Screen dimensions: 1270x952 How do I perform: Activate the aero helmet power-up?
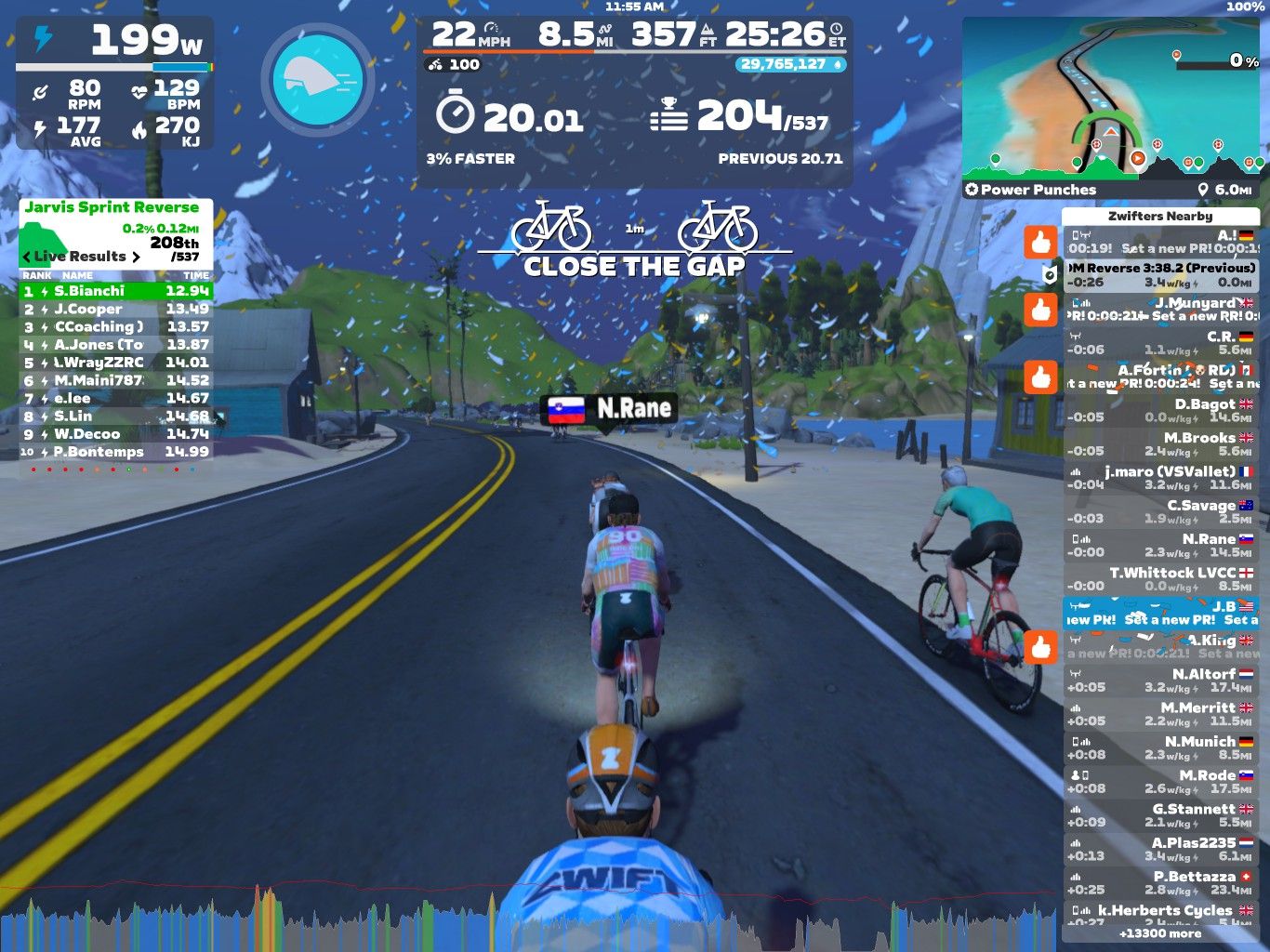tap(318, 79)
